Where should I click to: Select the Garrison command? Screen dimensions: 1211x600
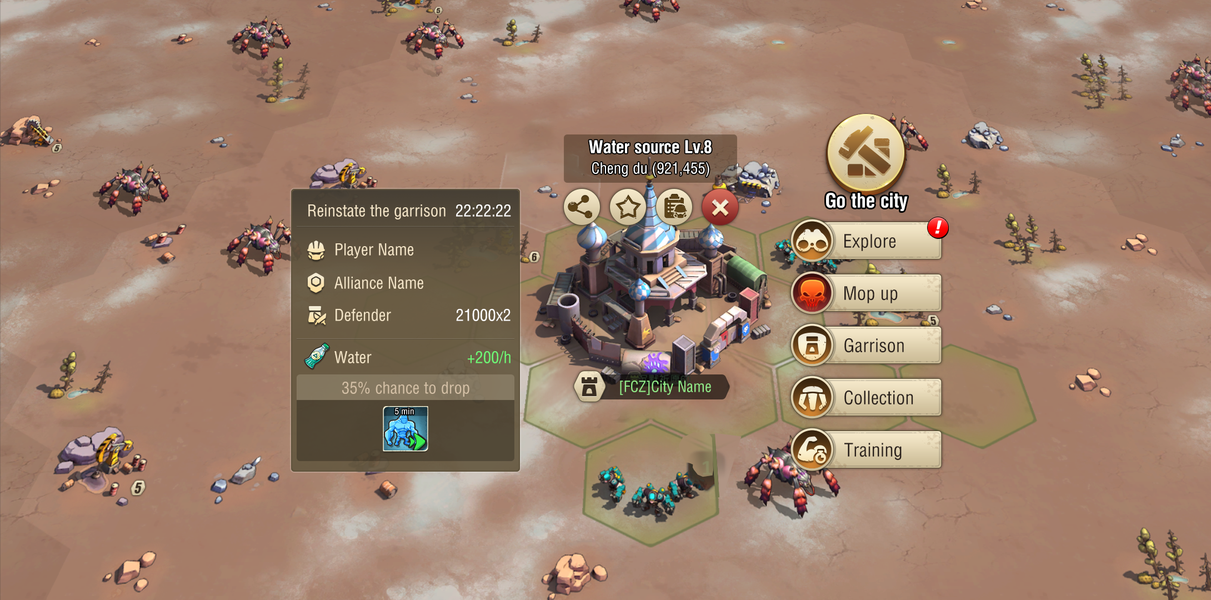tap(866, 345)
